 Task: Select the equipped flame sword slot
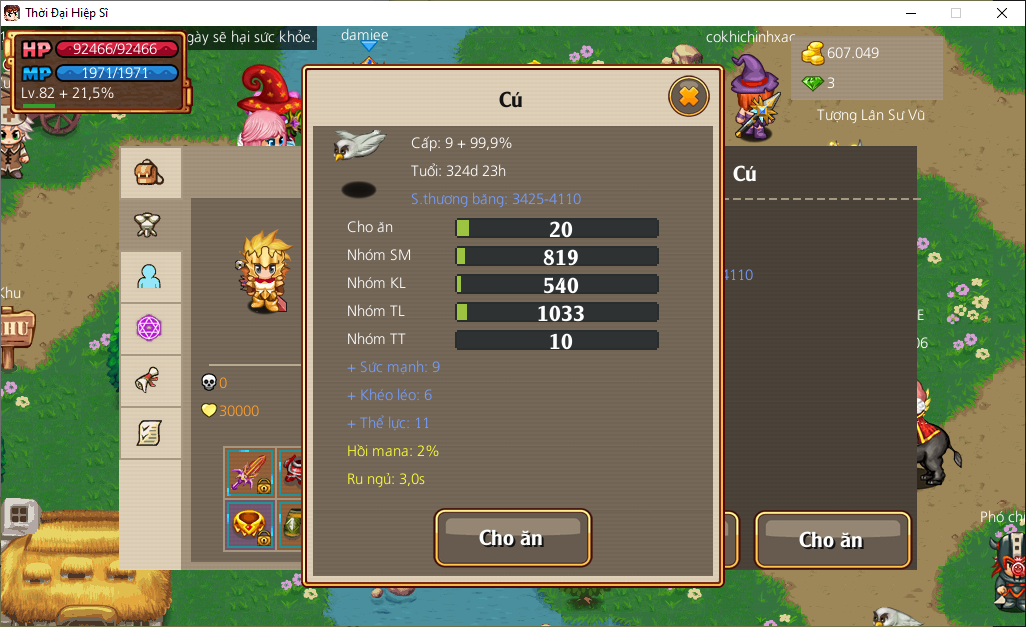(x=250, y=472)
